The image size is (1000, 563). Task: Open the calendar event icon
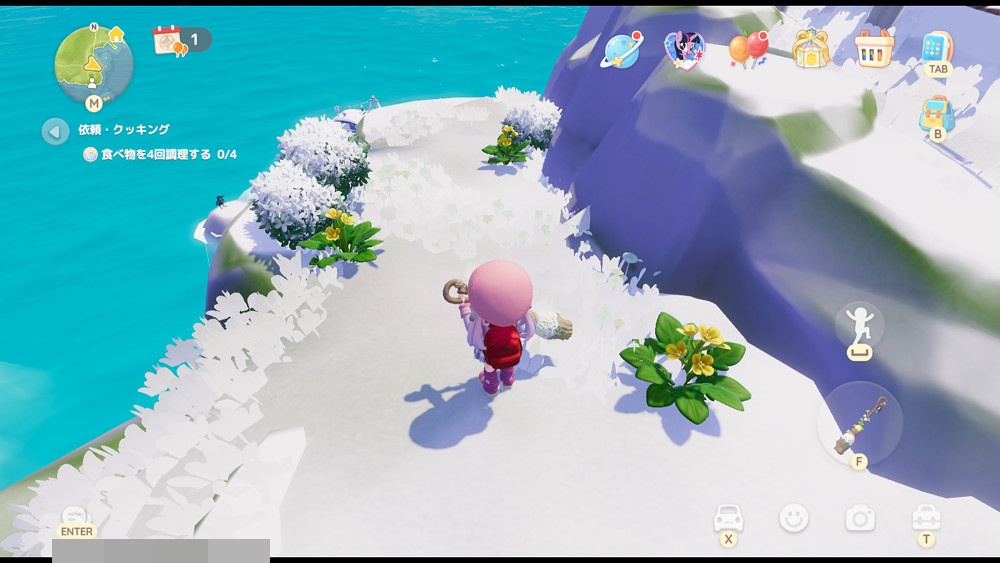tap(167, 40)
